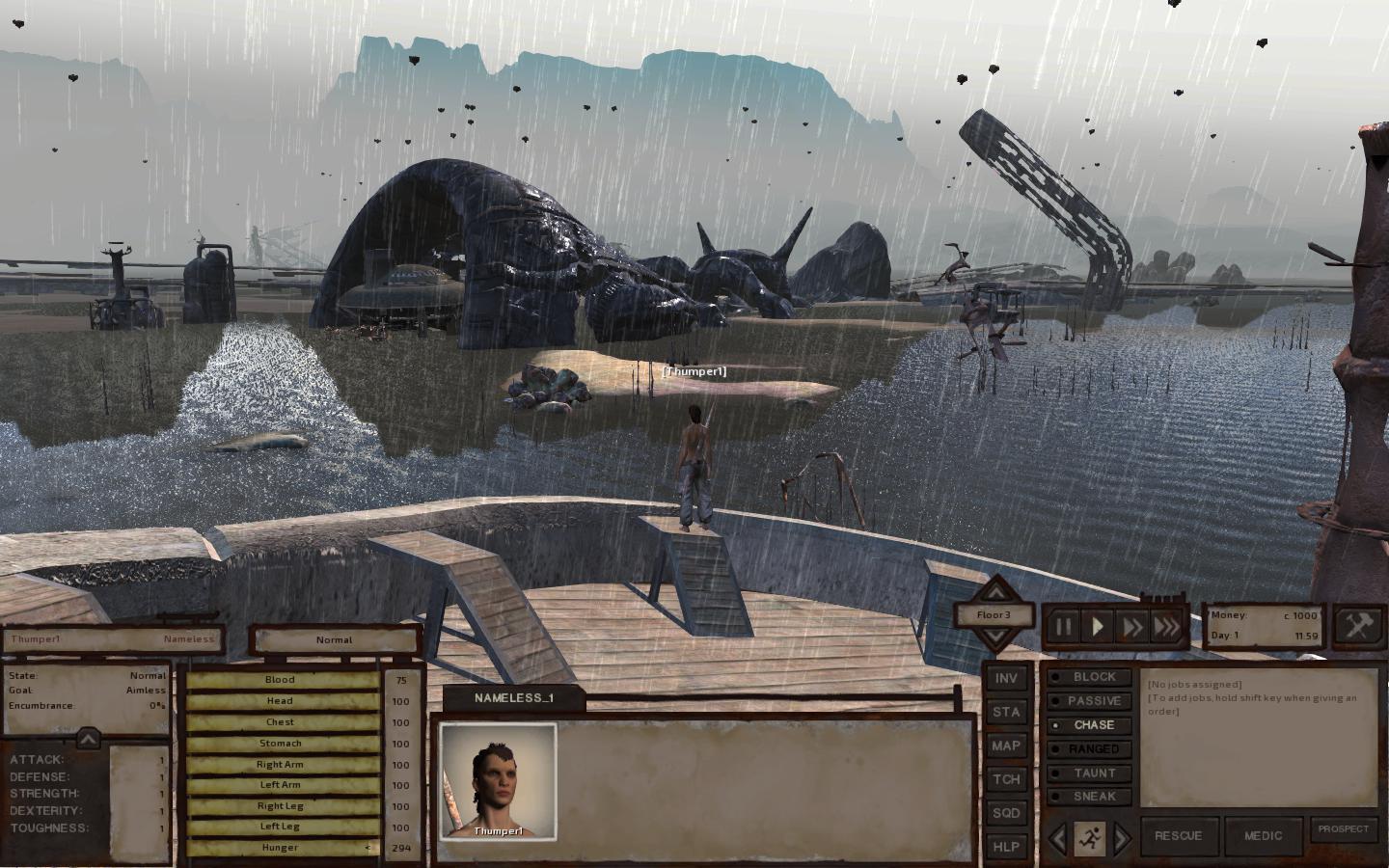Disable the CHASE job toggle

[x=1090, y=725]
